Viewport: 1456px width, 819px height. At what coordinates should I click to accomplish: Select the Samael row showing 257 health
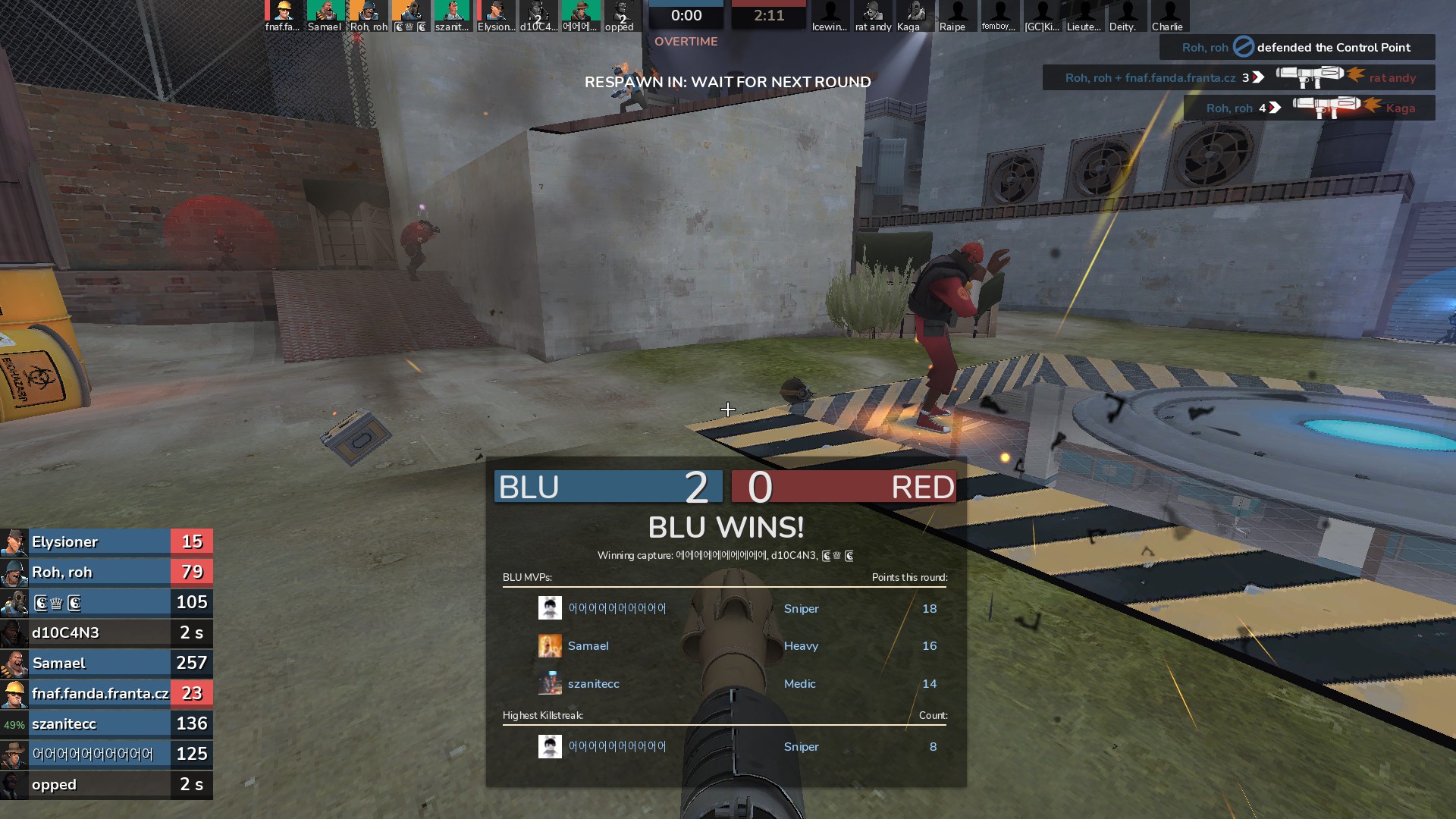[x=106, y=664]
